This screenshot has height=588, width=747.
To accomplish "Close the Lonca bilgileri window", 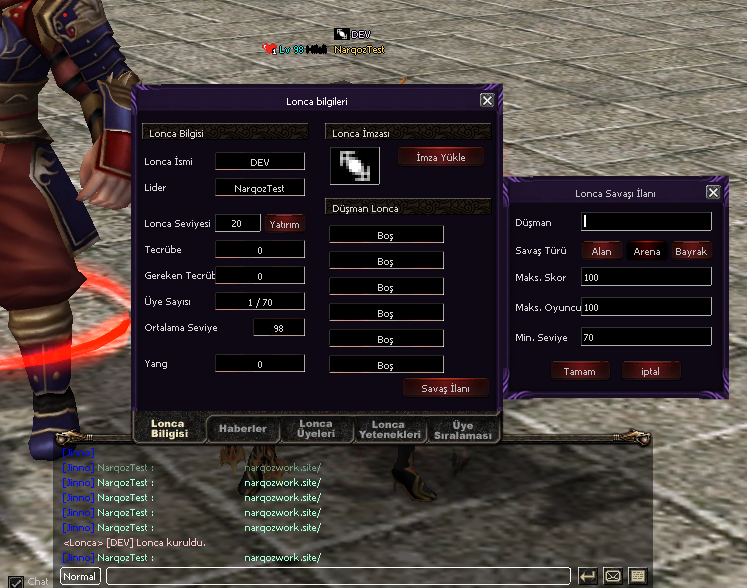I will tap(486, 100).
